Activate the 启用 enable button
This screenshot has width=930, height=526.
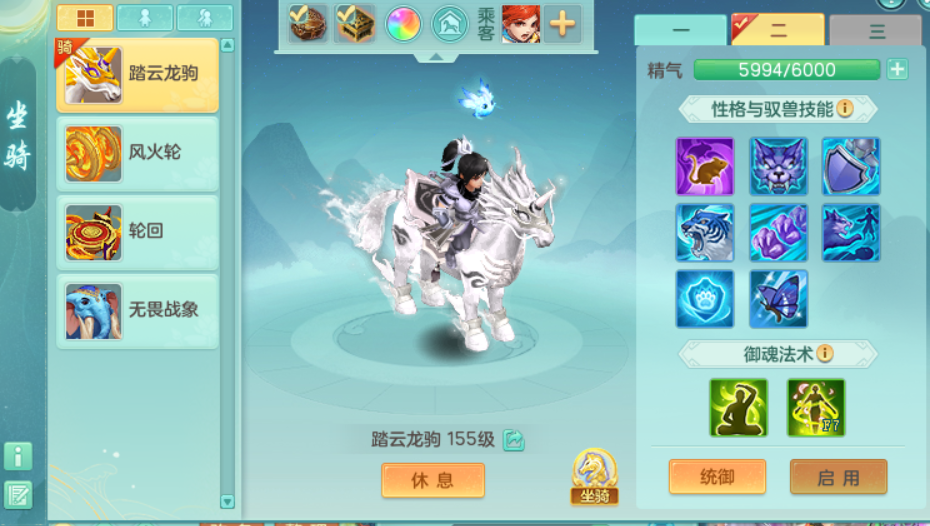(838, 477)
